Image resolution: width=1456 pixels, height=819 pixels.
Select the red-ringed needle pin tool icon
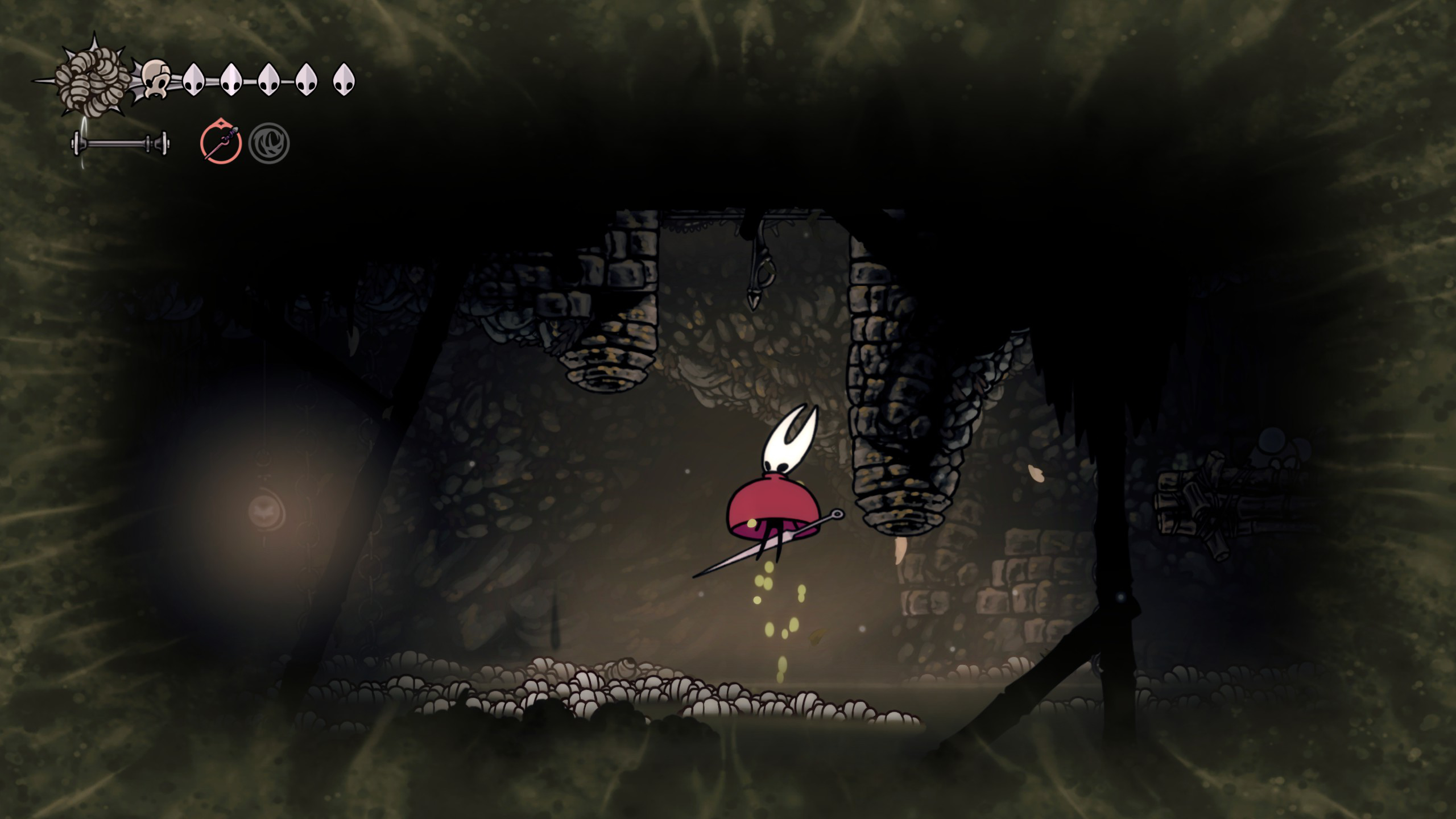(x=221, y=142)
